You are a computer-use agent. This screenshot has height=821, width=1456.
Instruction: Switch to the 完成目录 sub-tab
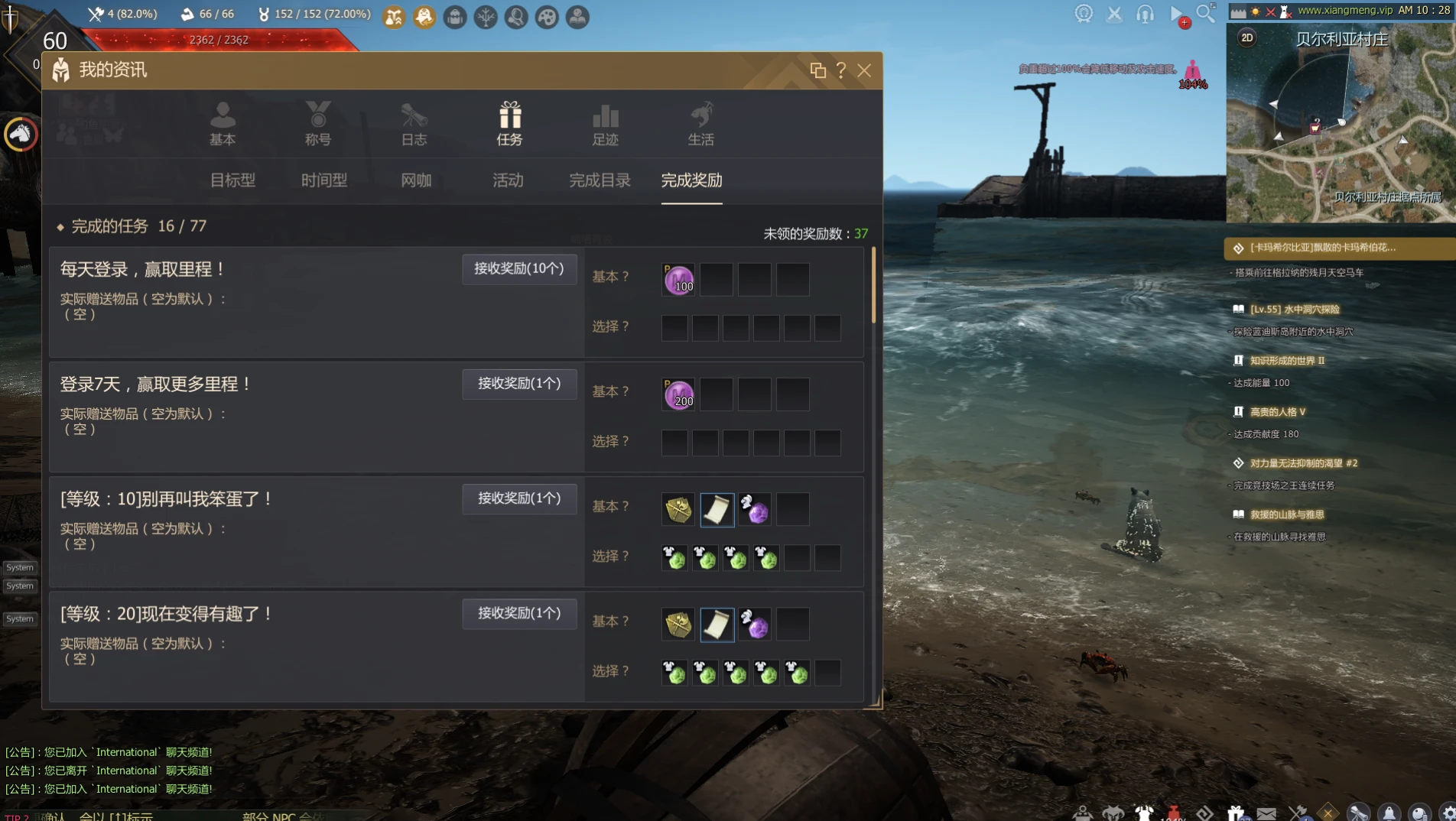(600, 181)
